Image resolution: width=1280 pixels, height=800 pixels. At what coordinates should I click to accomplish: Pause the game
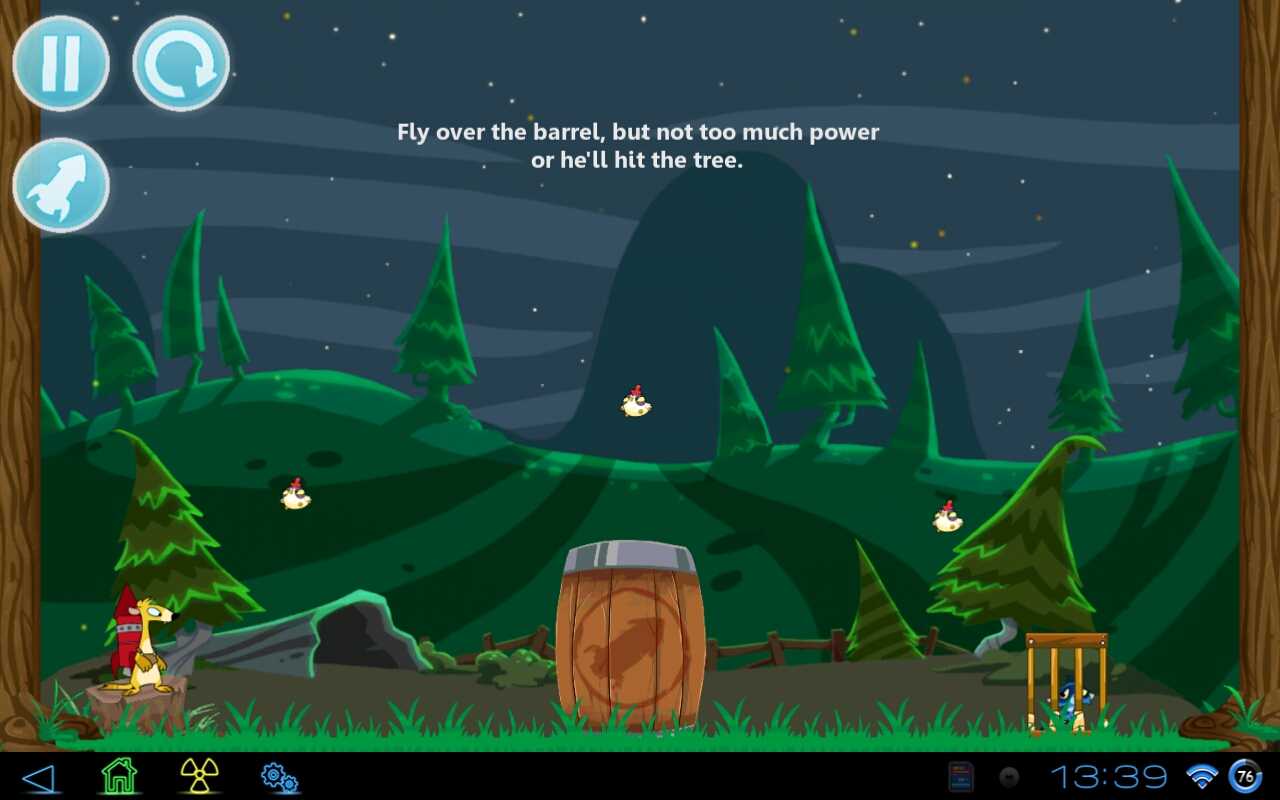(x=61, y=64)
